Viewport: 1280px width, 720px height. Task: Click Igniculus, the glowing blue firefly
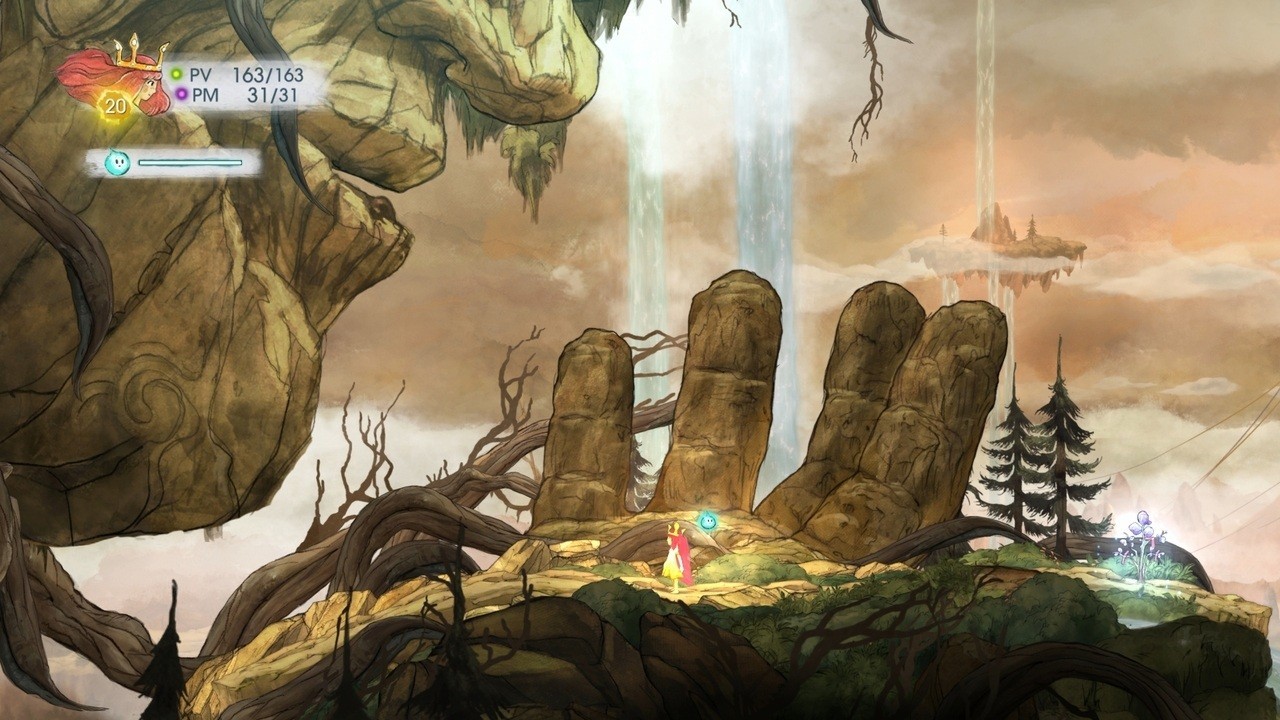click(706, 521)
